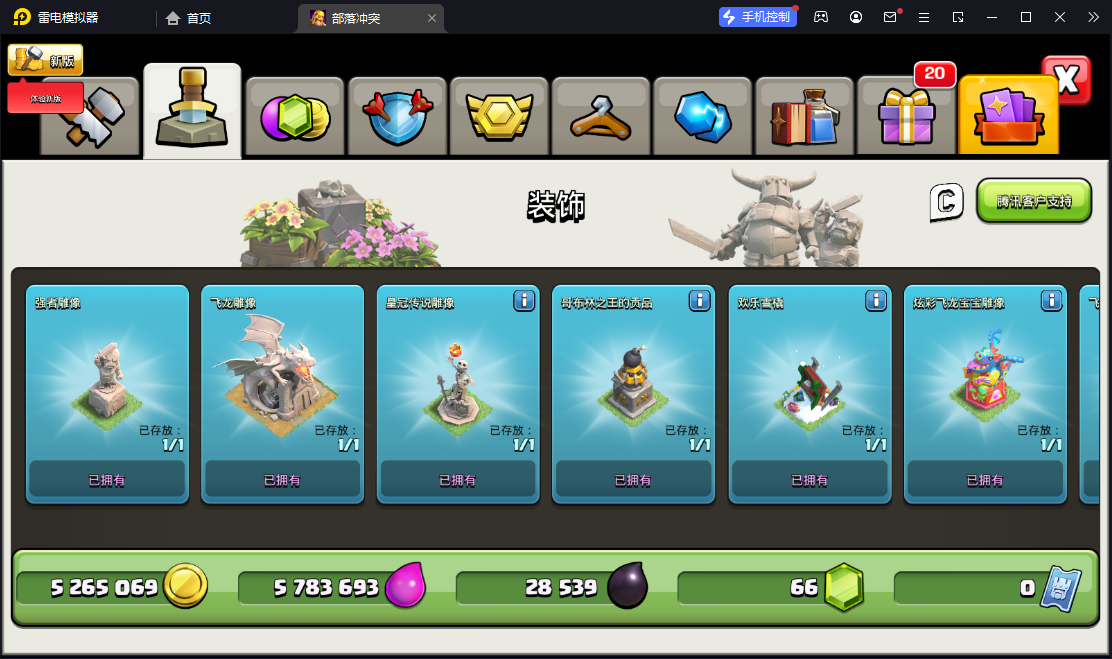1112x659 pixels.
Task: Open the gift box offers tab
Action: pos(907,117)
